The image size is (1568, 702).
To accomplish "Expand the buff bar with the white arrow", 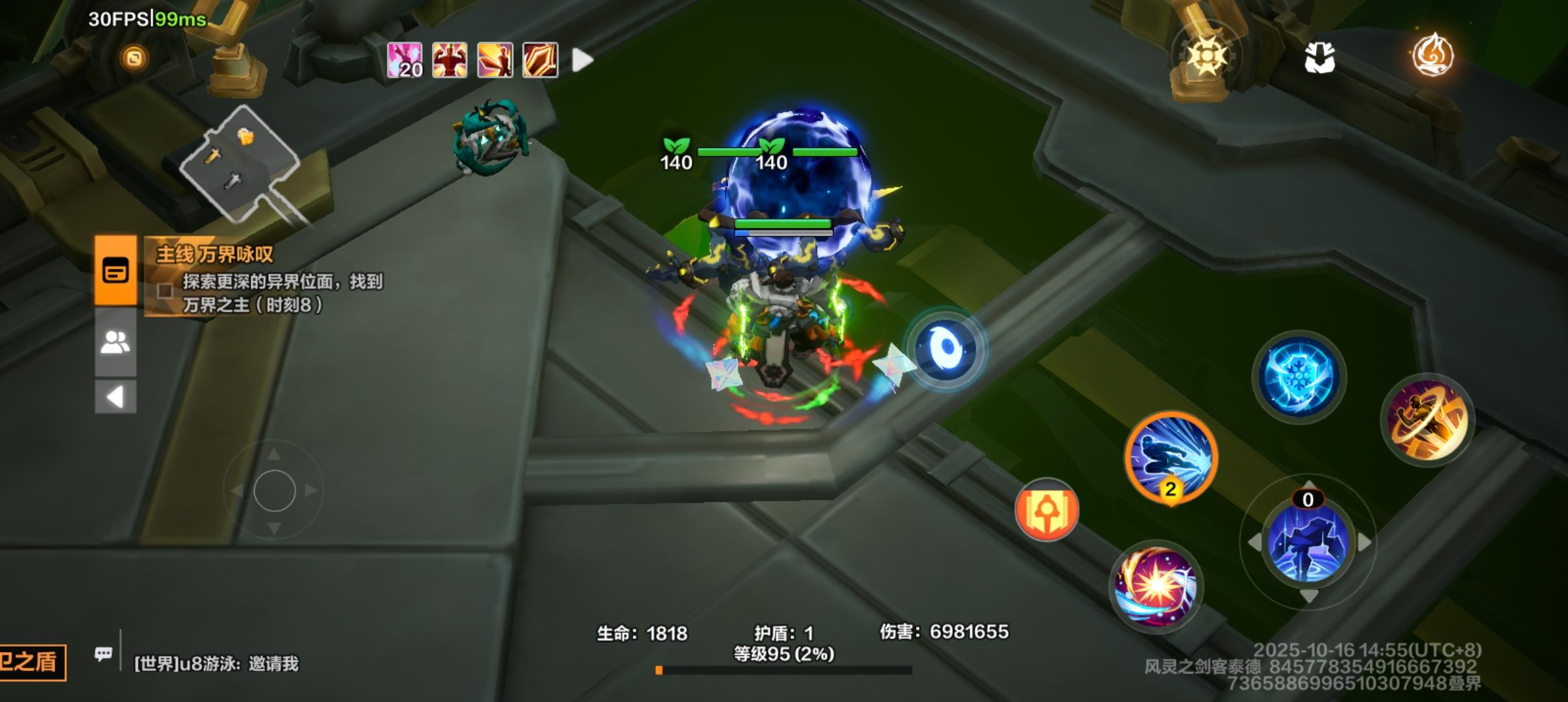I will click(x=581, y=59).
